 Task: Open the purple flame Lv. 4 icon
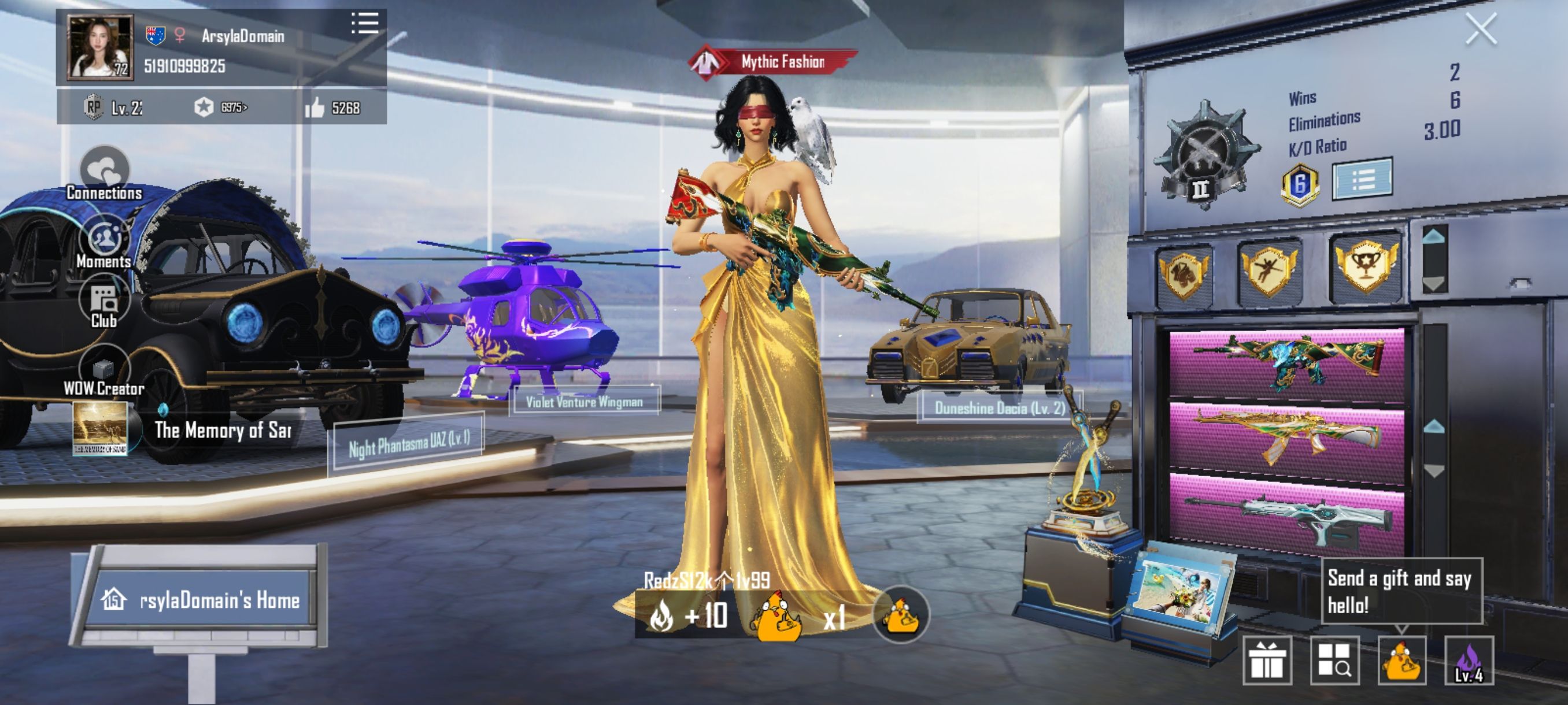pyautogui.click(x=1468, y=661)
